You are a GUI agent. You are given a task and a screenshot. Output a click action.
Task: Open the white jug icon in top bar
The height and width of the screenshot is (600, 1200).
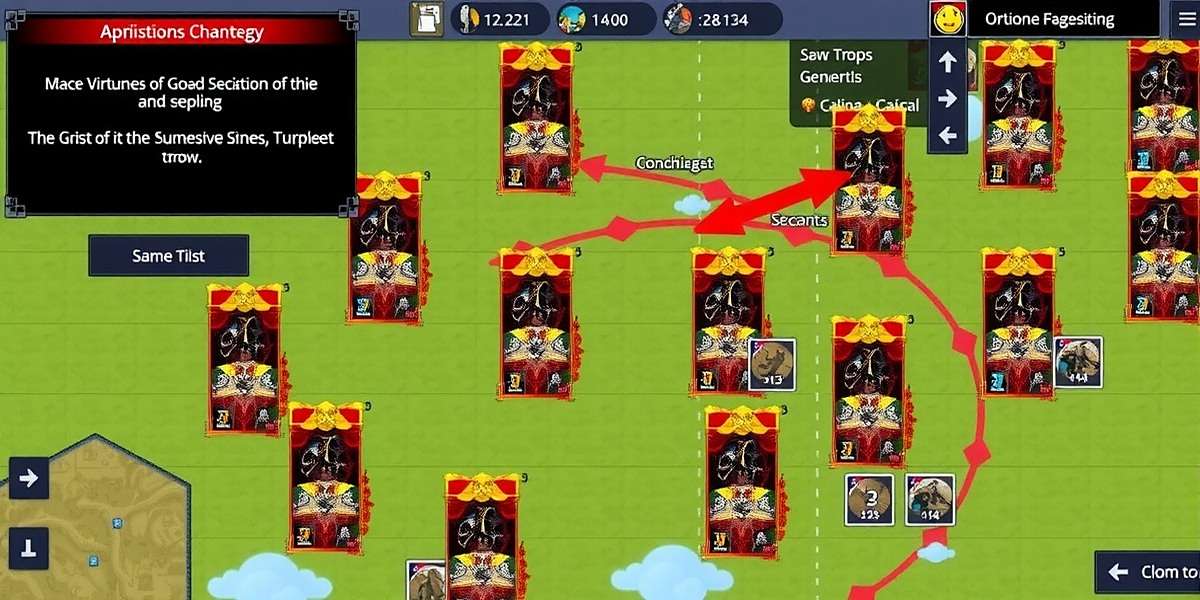(429, 18)
